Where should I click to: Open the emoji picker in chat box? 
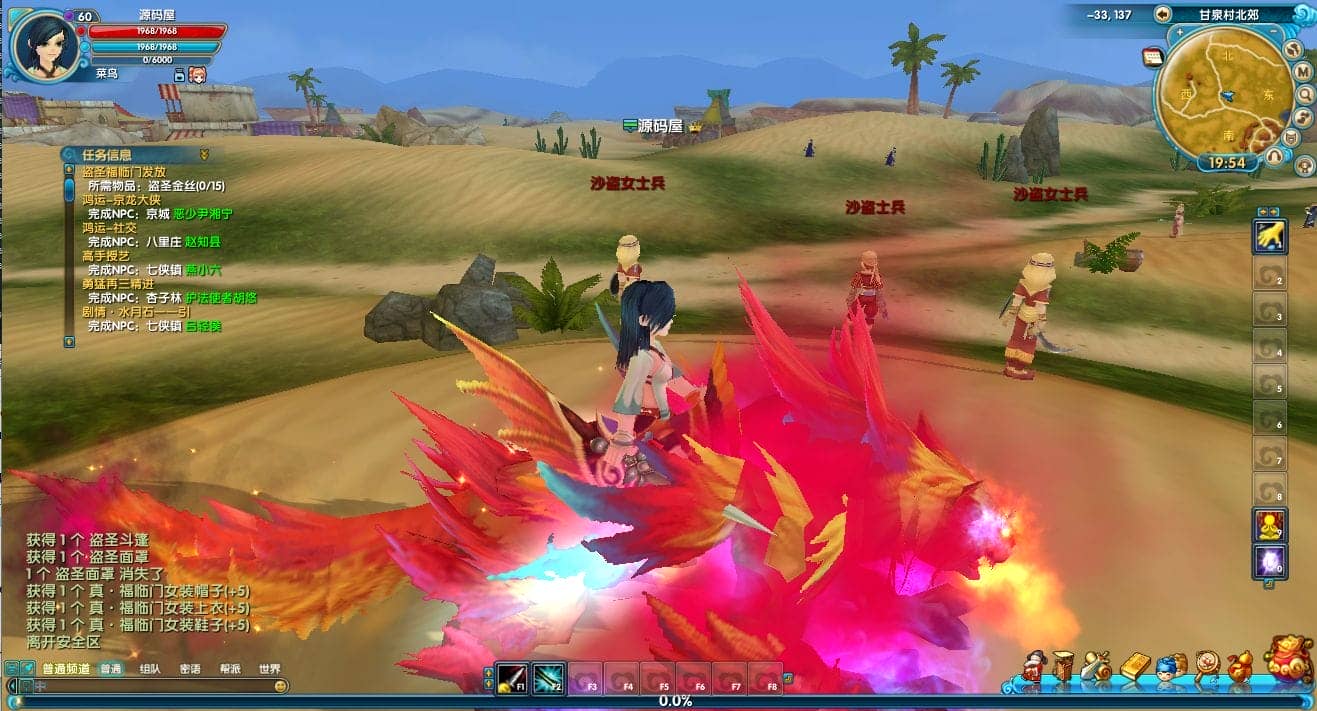pyautogui.click(x=281, y=686)
